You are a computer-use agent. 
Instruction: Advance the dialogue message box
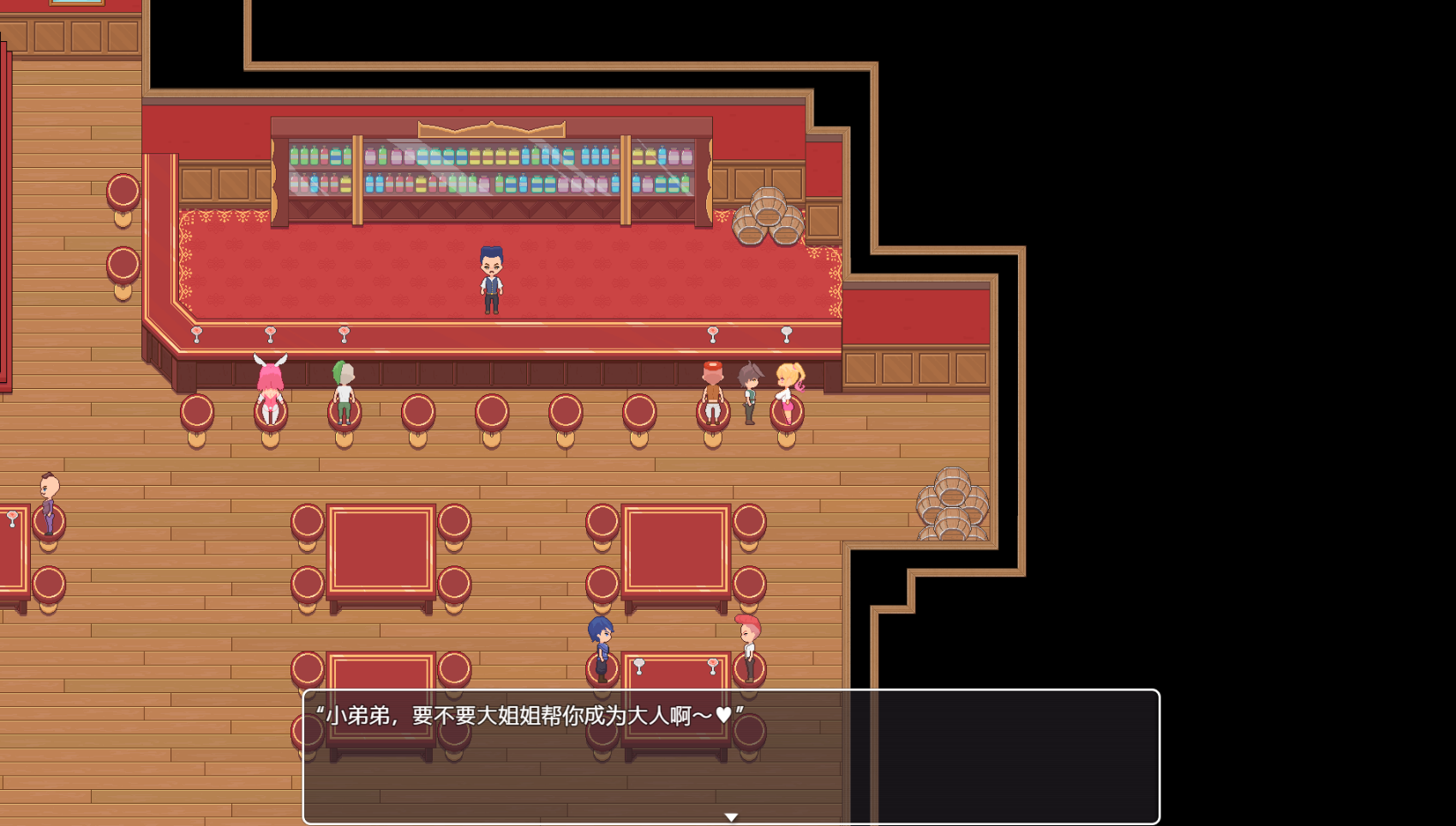(x=730, y=755)
